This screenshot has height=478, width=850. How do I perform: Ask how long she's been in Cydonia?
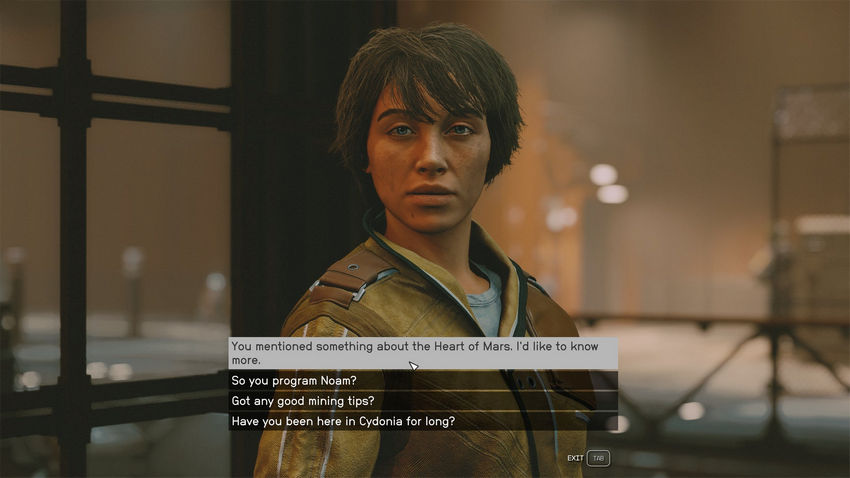tap(343, 421)
